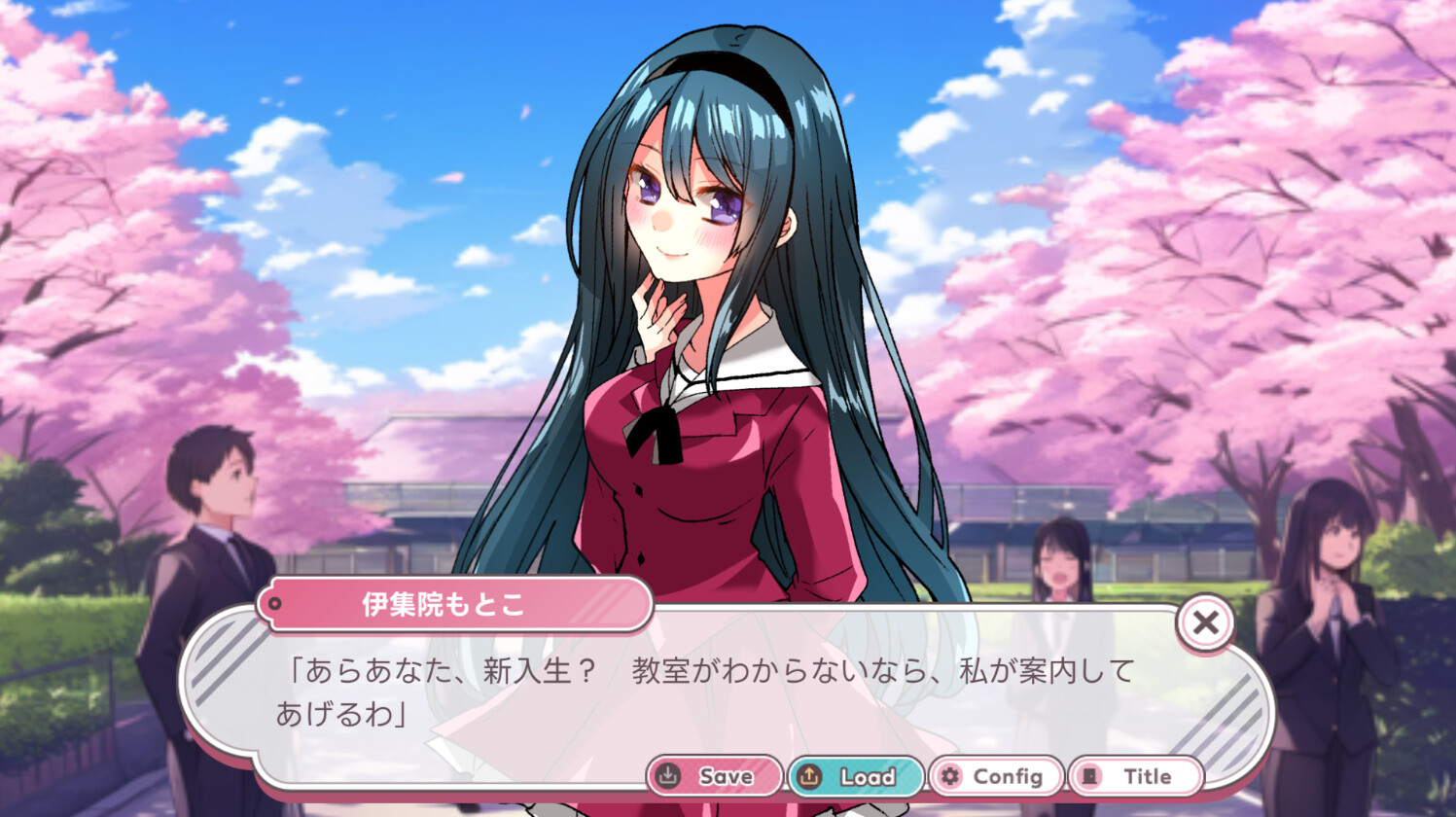The width and height of the screenshot is (1456, 817).
Task: Click the 伊集院もとこ nameplate
Action: [x=447, y=604]
